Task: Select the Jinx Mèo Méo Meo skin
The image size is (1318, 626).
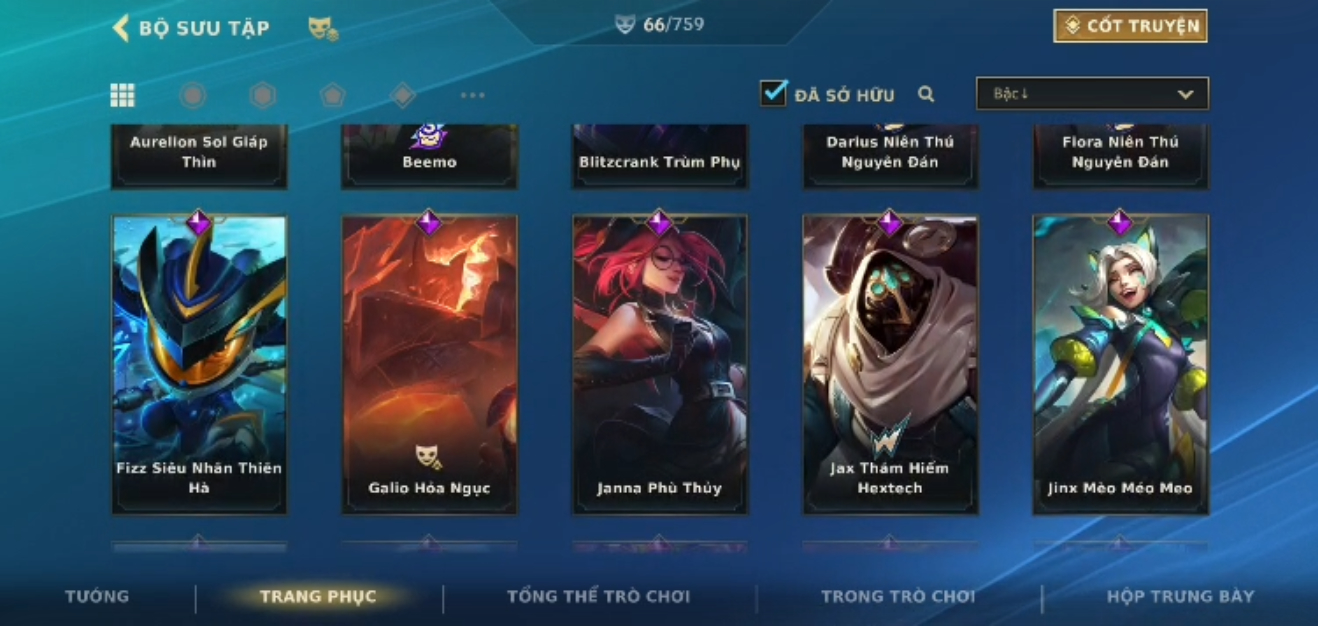Action: pos(1120,365)
